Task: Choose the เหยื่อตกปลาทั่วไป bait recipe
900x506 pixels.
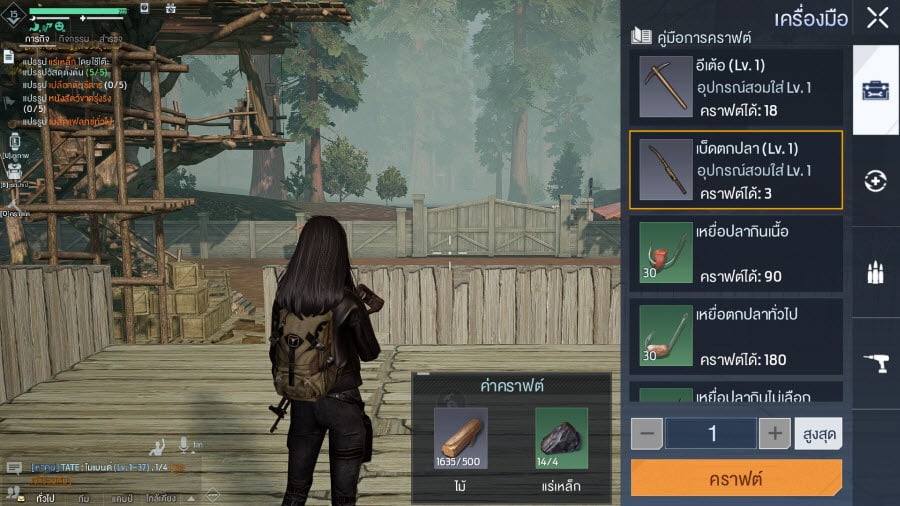Action: point(736,335)
